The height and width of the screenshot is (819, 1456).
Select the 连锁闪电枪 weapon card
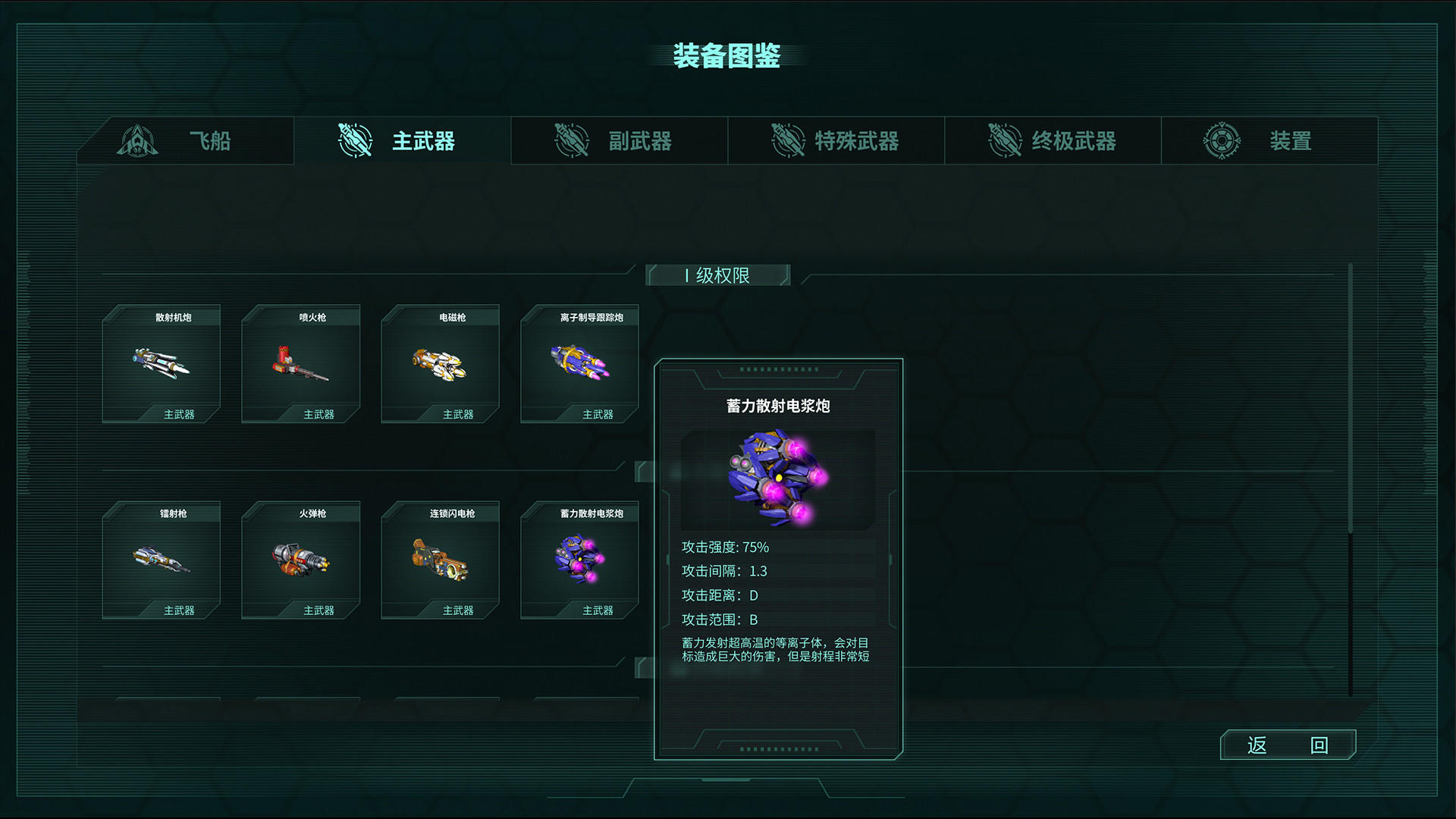point(441,561)
